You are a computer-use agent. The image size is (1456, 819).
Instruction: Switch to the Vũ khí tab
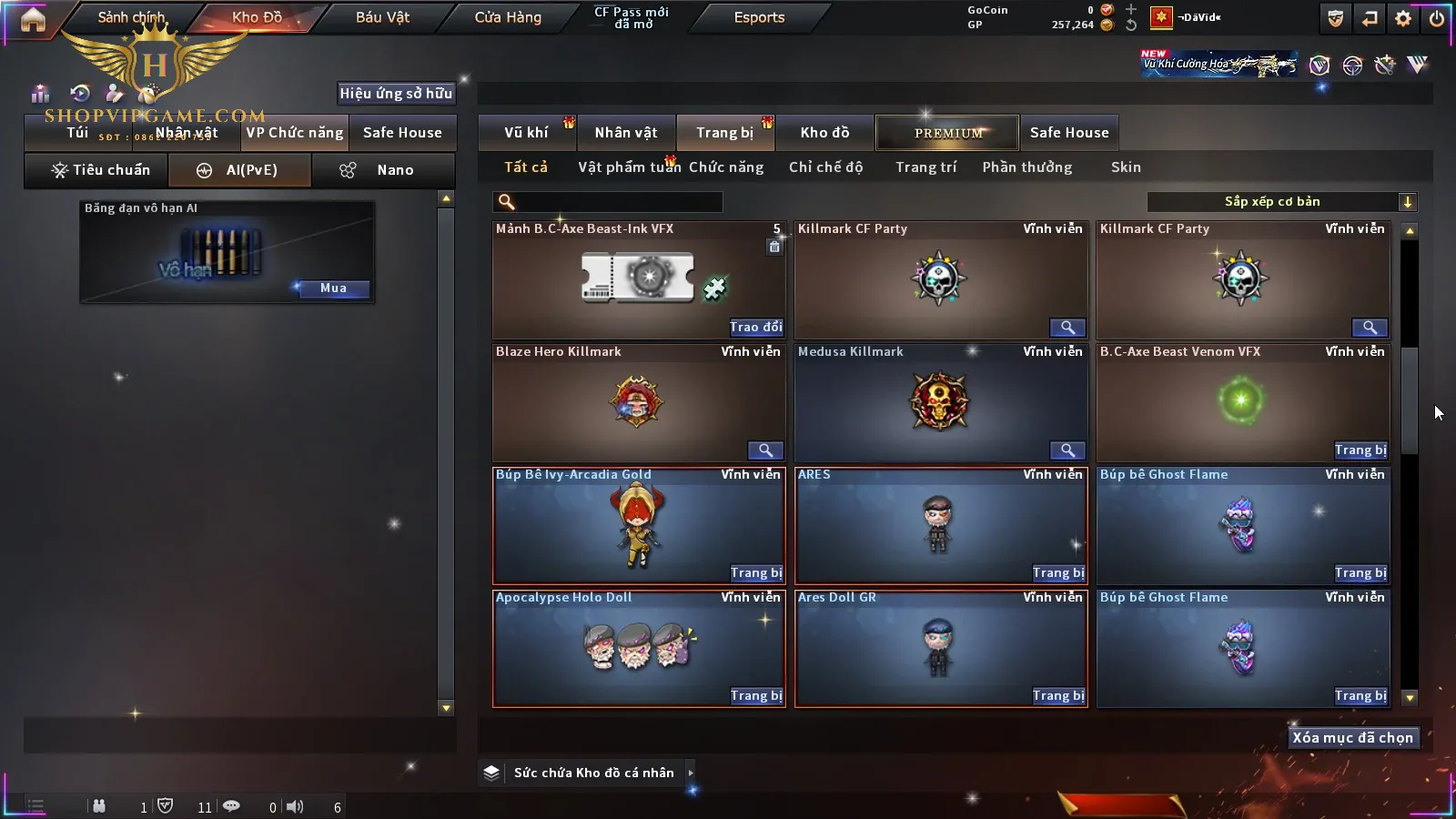click(526, 133)
